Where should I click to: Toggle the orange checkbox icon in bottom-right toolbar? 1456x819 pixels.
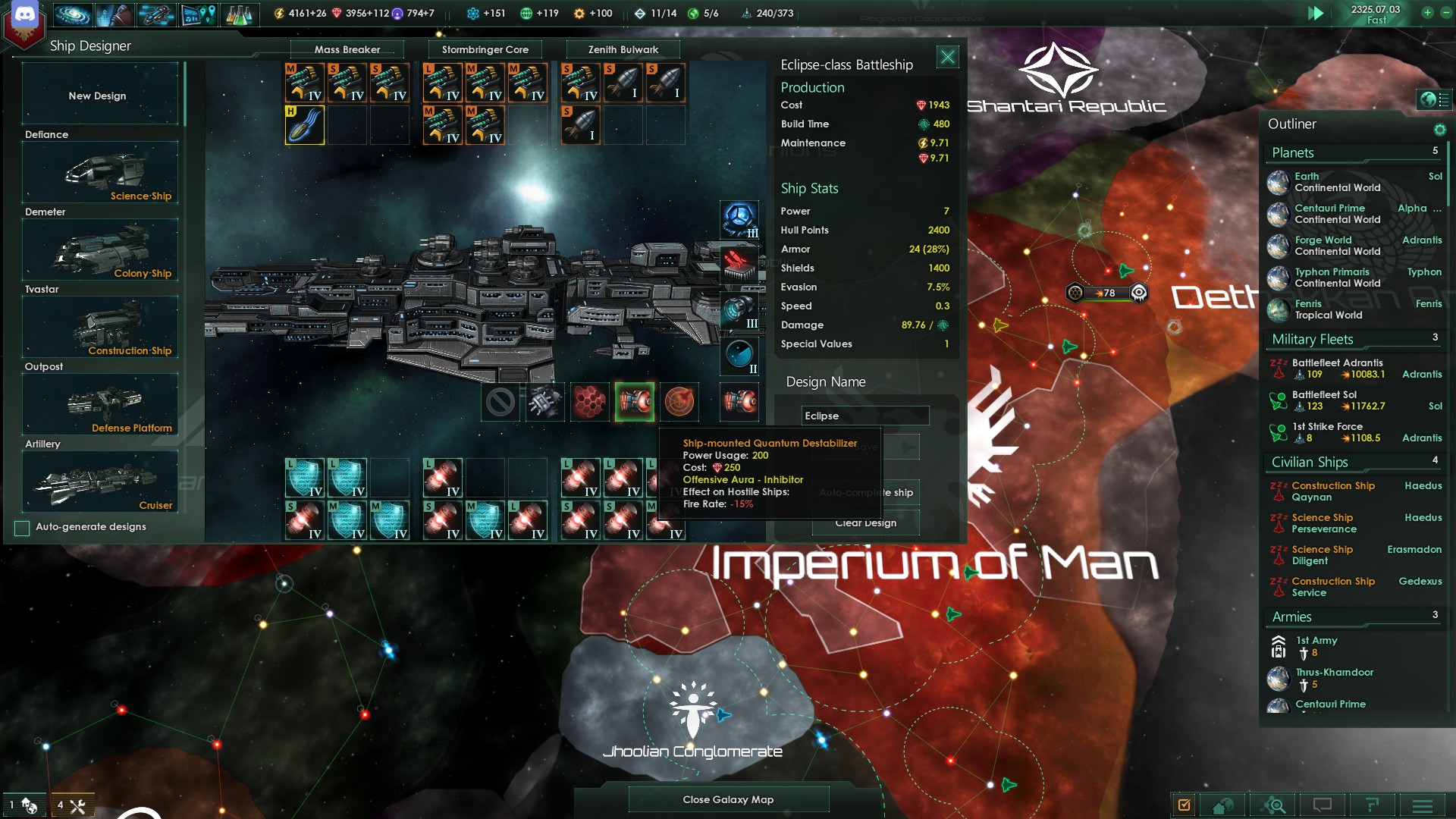pos(1185,805)
